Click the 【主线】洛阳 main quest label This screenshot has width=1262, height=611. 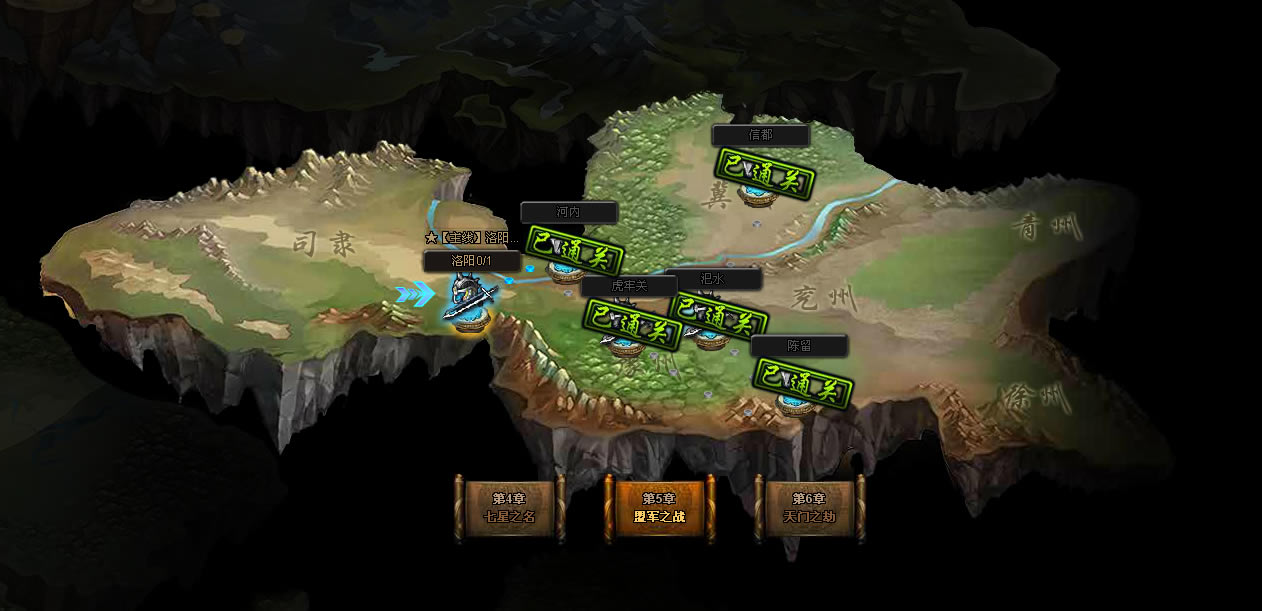click(472, 238)
